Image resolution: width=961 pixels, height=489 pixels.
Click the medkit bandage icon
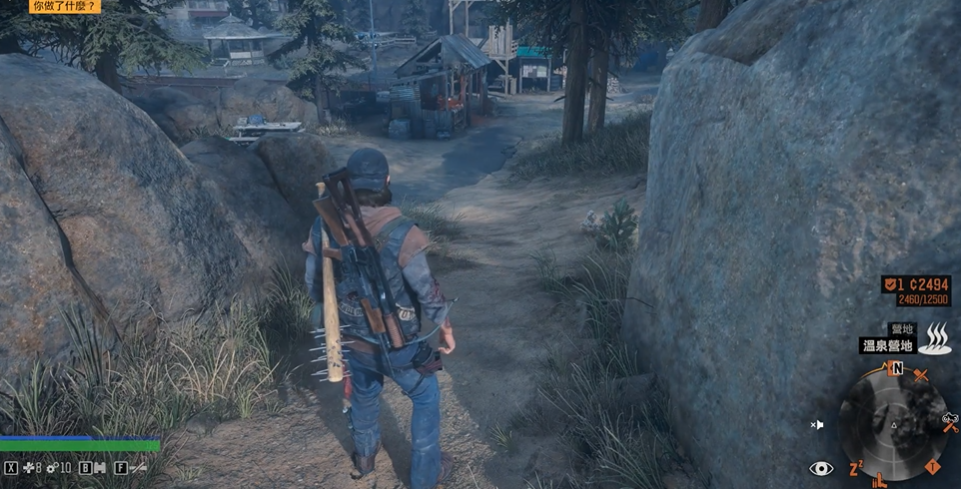28,467
